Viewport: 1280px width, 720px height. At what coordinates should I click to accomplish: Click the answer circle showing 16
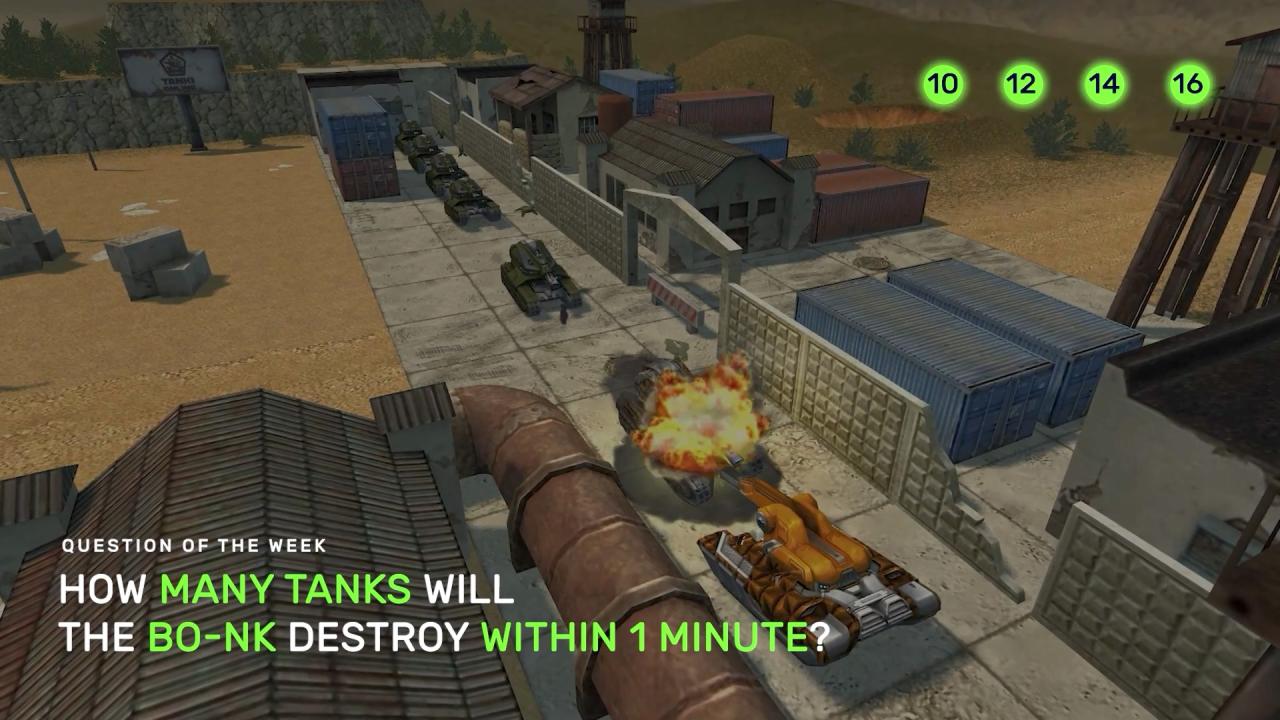pyautogui.click(x=1188, y=84)
